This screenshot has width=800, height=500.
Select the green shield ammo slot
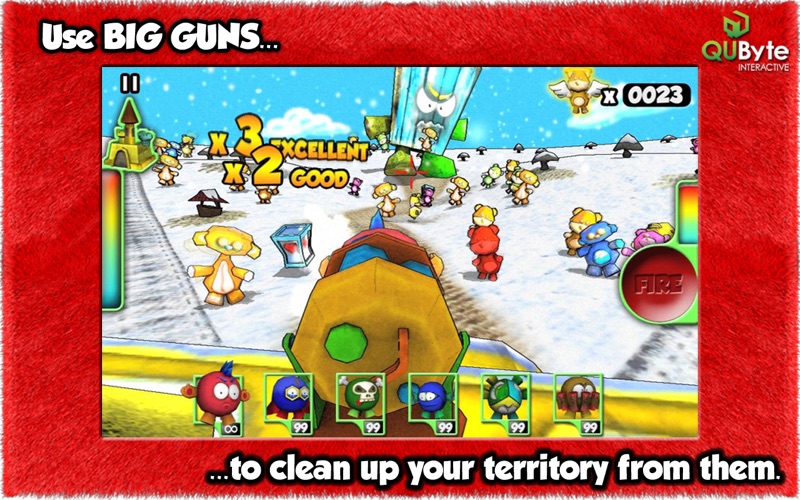(x=505, y=402)
